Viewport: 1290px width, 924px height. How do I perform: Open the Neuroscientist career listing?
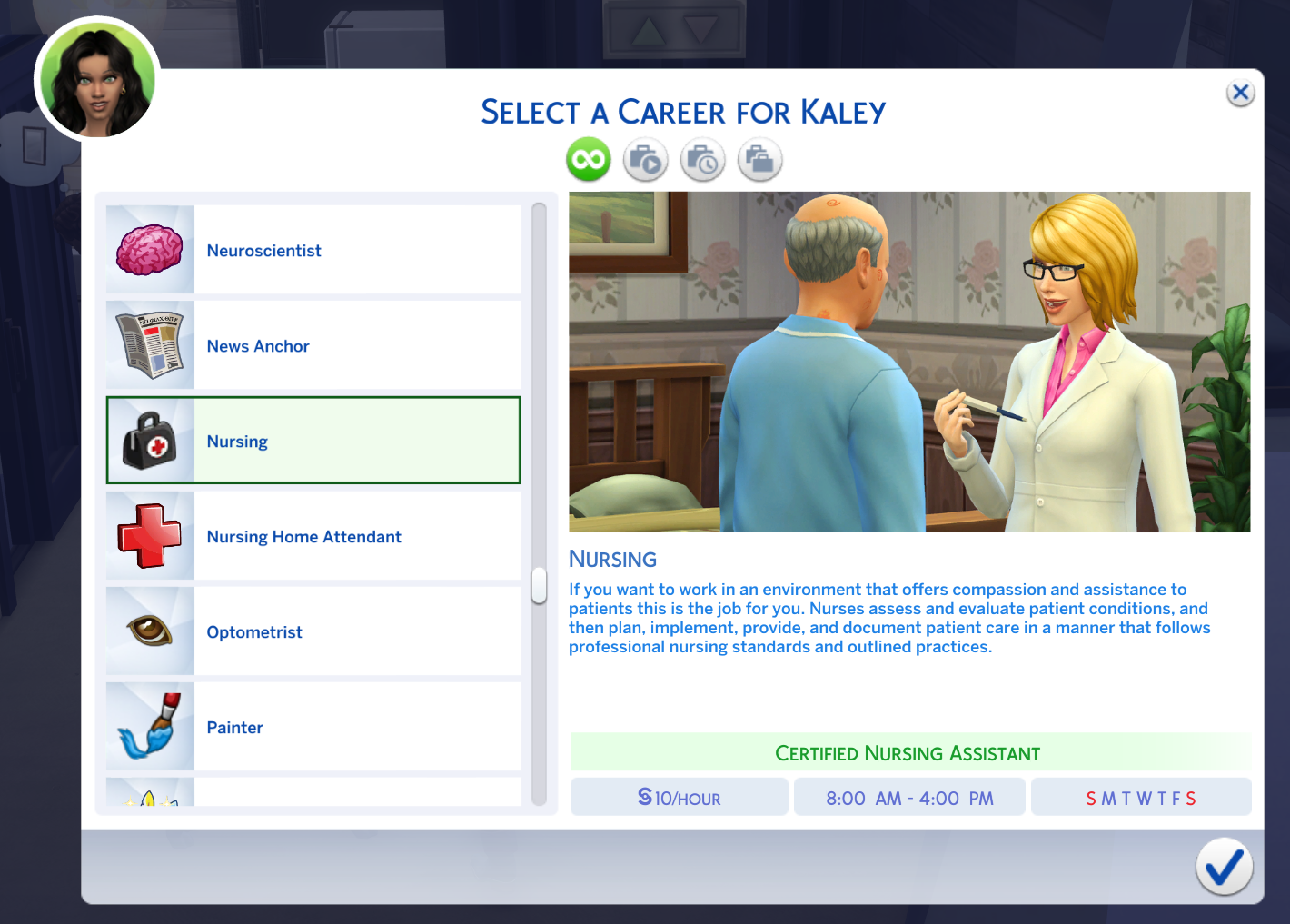pos(313,250)
